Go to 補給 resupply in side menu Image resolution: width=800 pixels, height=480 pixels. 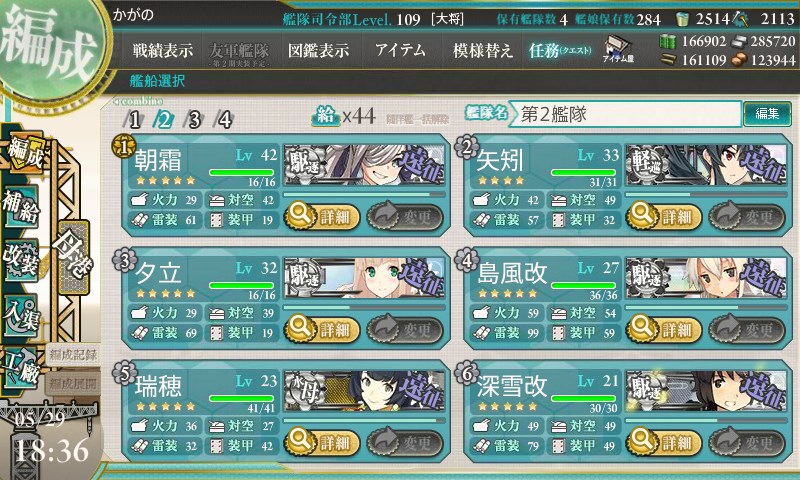[22, 203]
